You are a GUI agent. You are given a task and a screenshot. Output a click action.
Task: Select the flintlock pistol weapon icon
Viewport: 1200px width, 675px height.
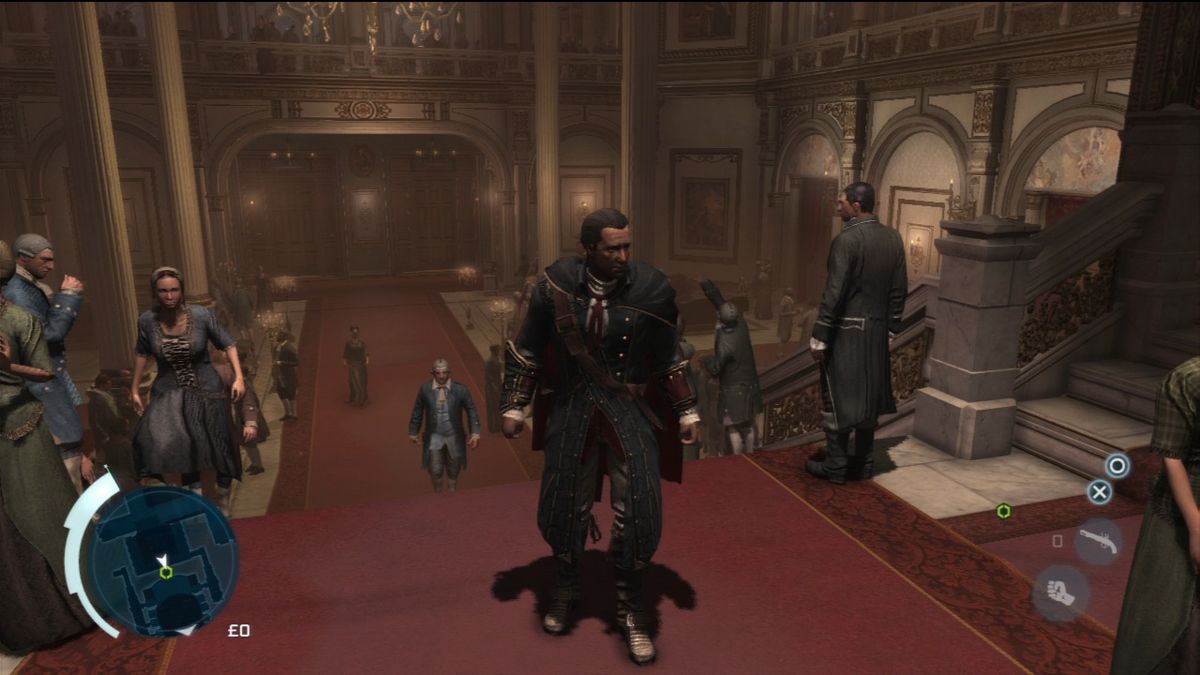[1097, 541]
